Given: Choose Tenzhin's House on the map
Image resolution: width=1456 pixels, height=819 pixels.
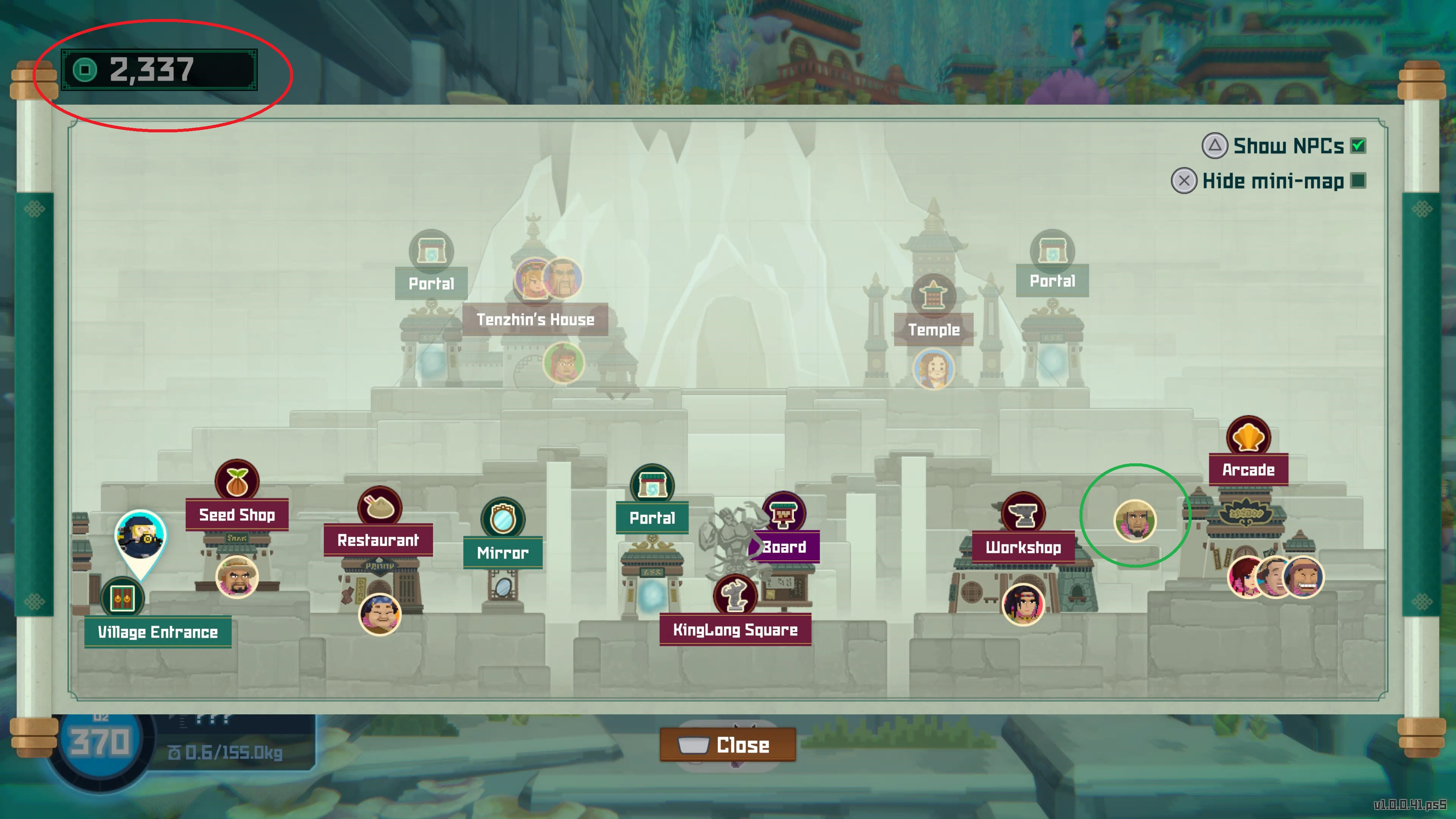Looking at the screenshot, I should 535,319.
